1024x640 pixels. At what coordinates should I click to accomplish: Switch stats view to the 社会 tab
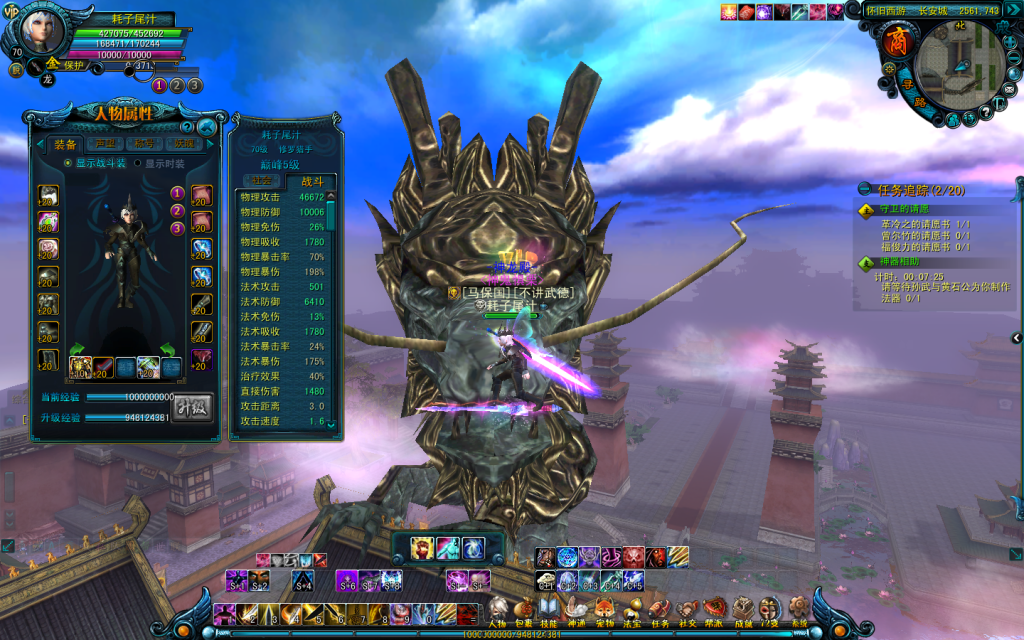pyautogui.click(x=260, y=181)
